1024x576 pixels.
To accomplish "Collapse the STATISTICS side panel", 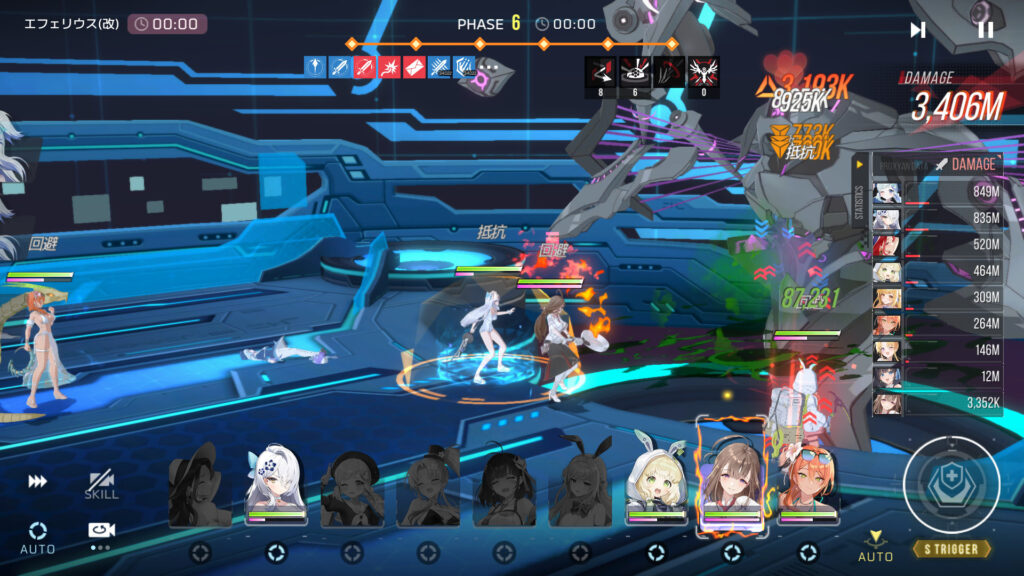I will pos(859,164).
